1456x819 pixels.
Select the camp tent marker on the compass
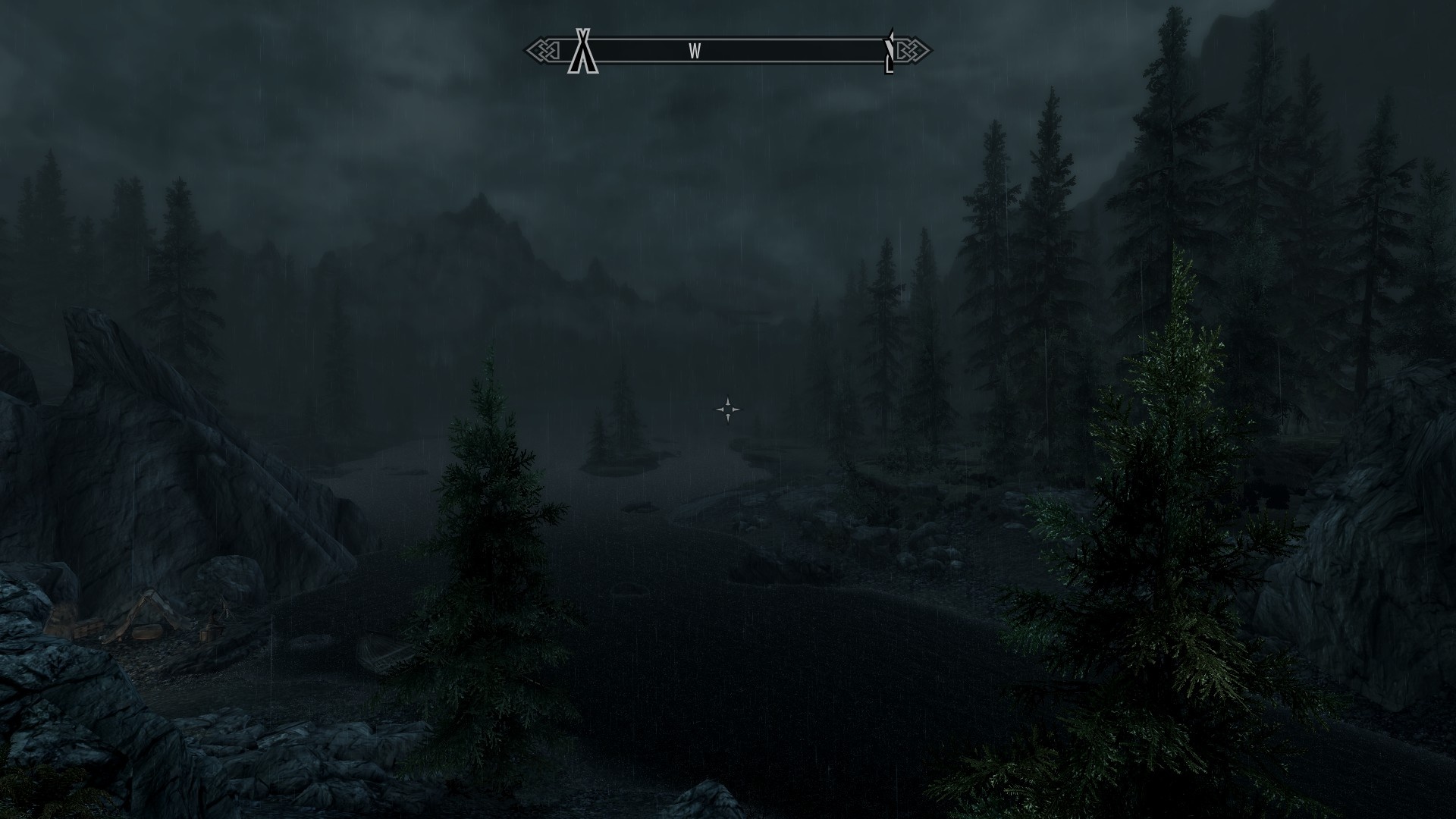582,52
